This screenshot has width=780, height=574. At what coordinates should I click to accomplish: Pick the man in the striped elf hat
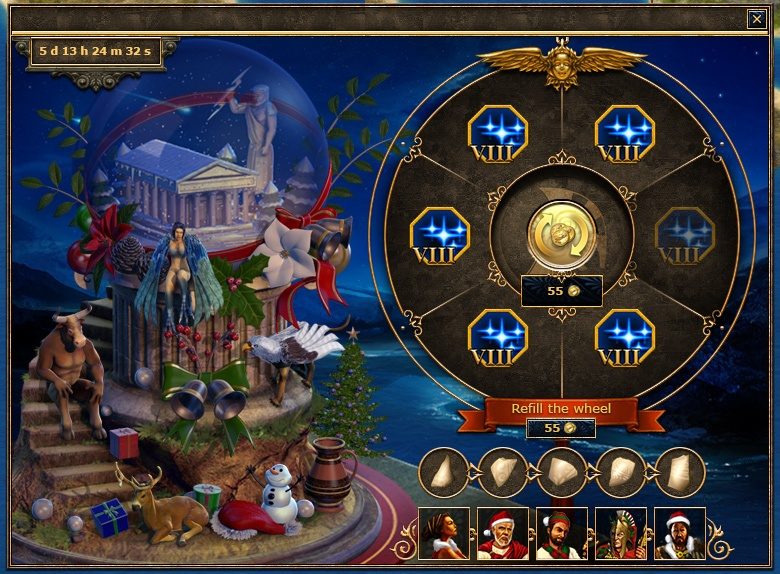point(561,533)
